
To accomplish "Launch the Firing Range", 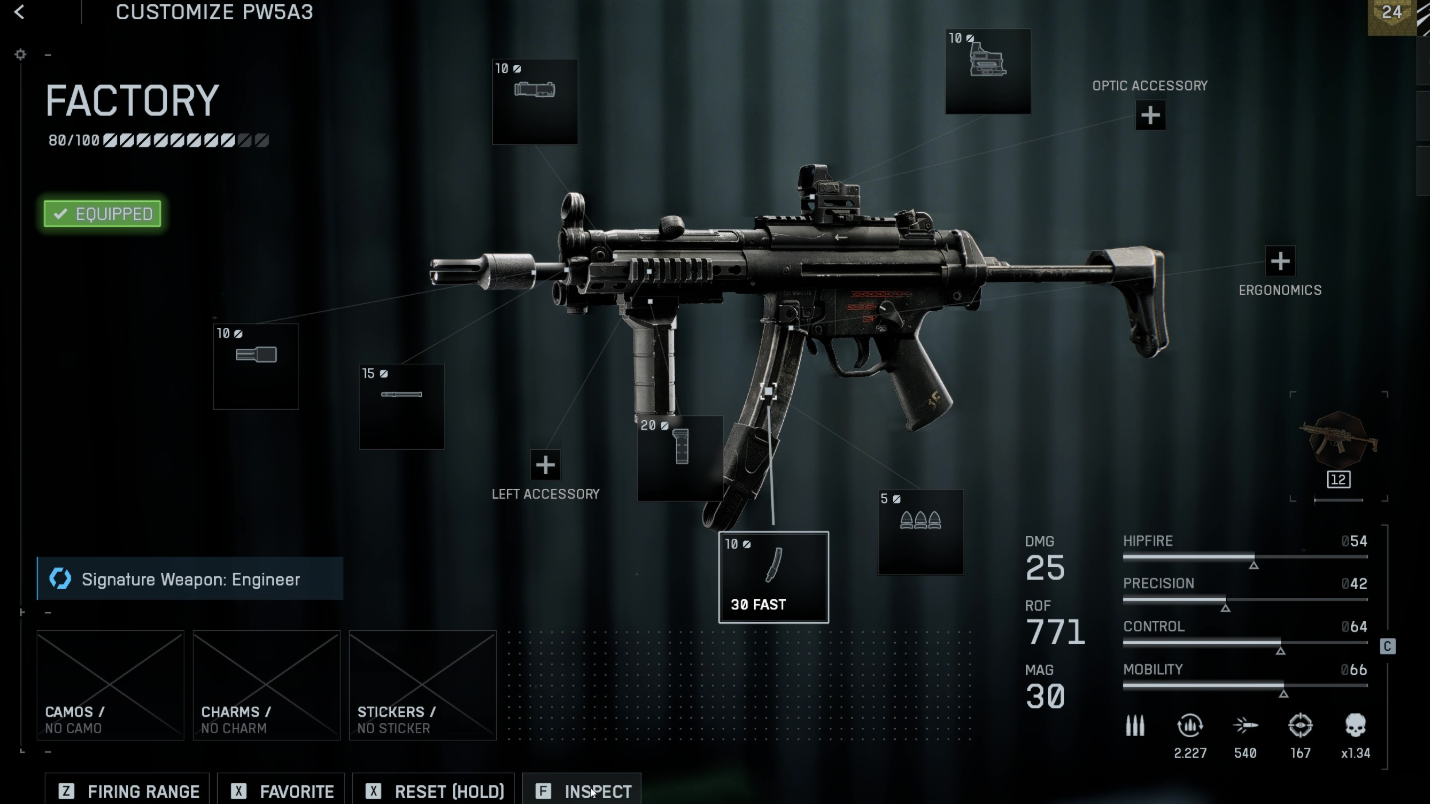I will [128, 790].
